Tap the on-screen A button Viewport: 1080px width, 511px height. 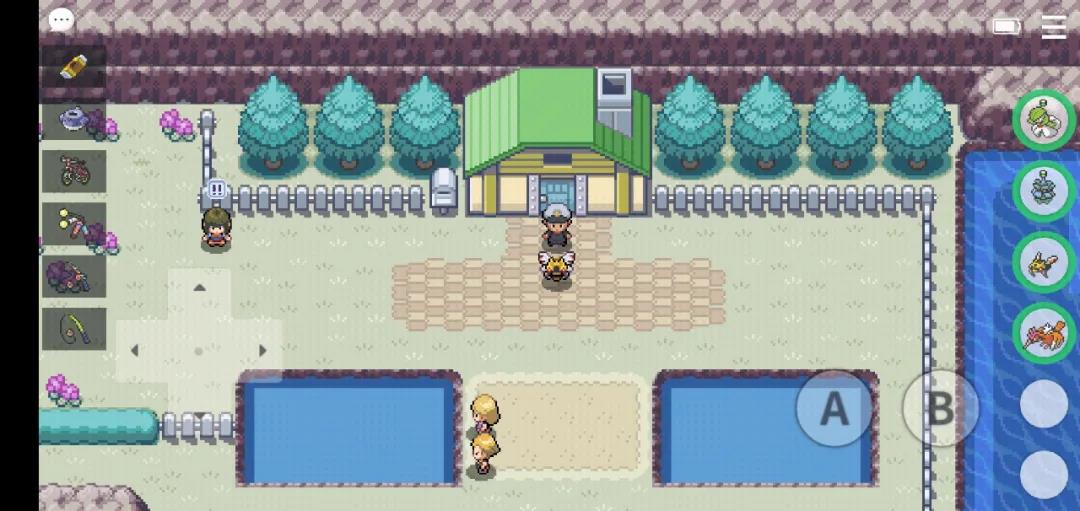pyautogui.click(x=834, y=409)
